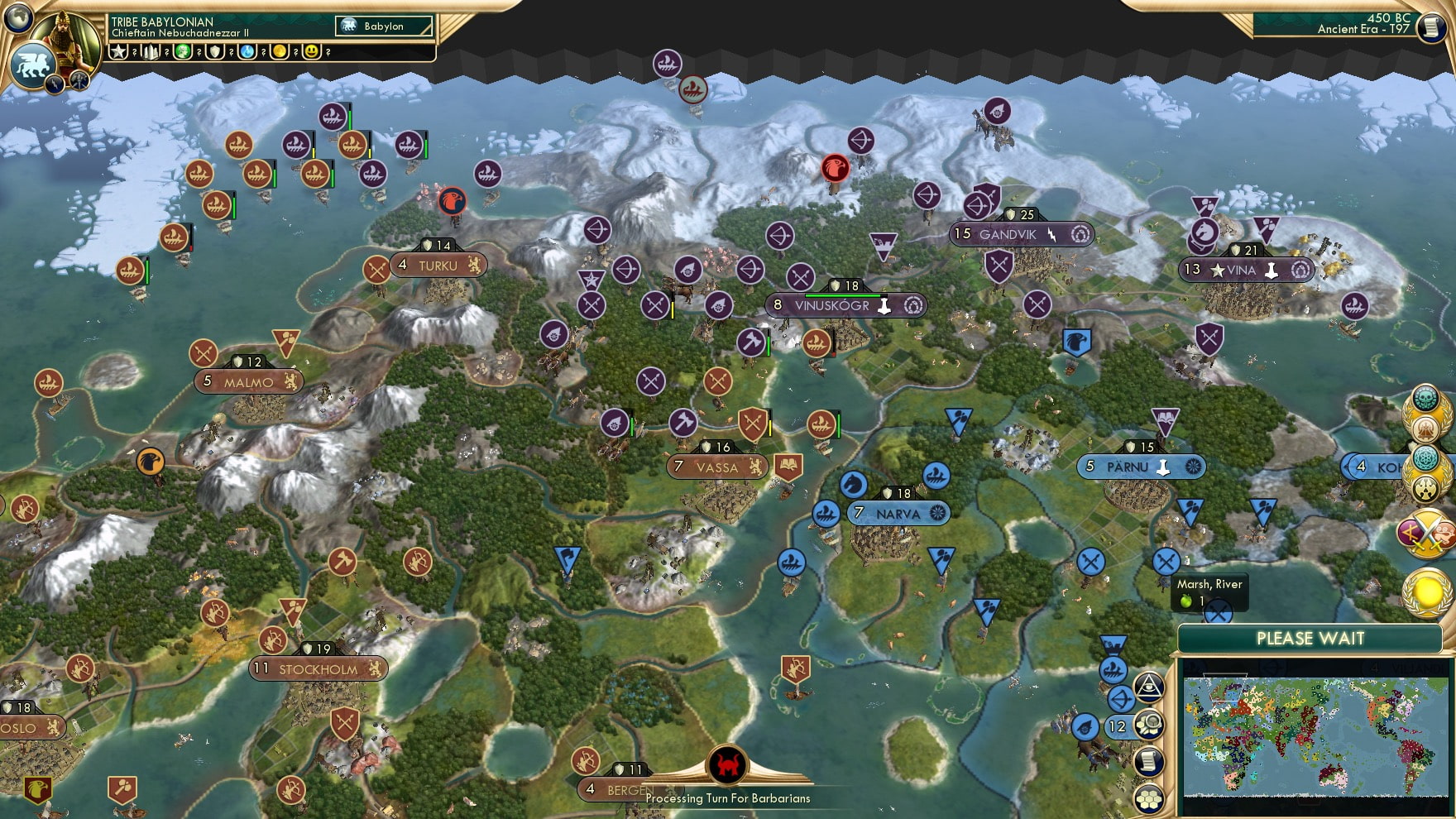Open the Babylon civilization selector dropdown
The image size is (1456, 819).
[385, 26]
